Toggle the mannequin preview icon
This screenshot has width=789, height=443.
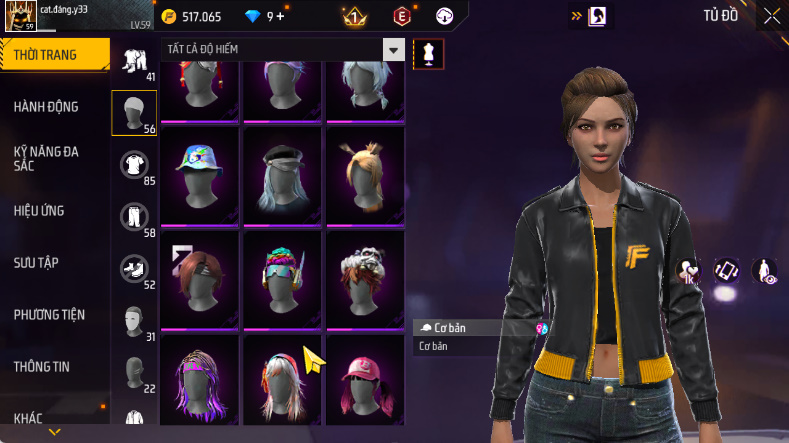tap(428, 53)
